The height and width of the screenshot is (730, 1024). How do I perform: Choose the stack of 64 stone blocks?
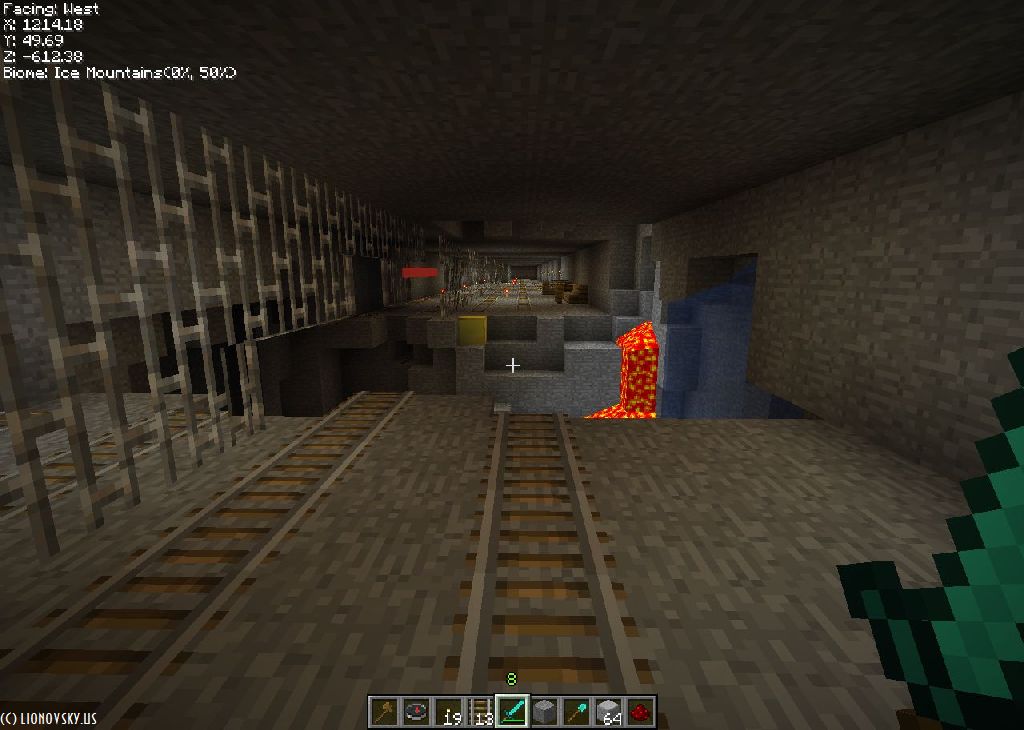608,712
